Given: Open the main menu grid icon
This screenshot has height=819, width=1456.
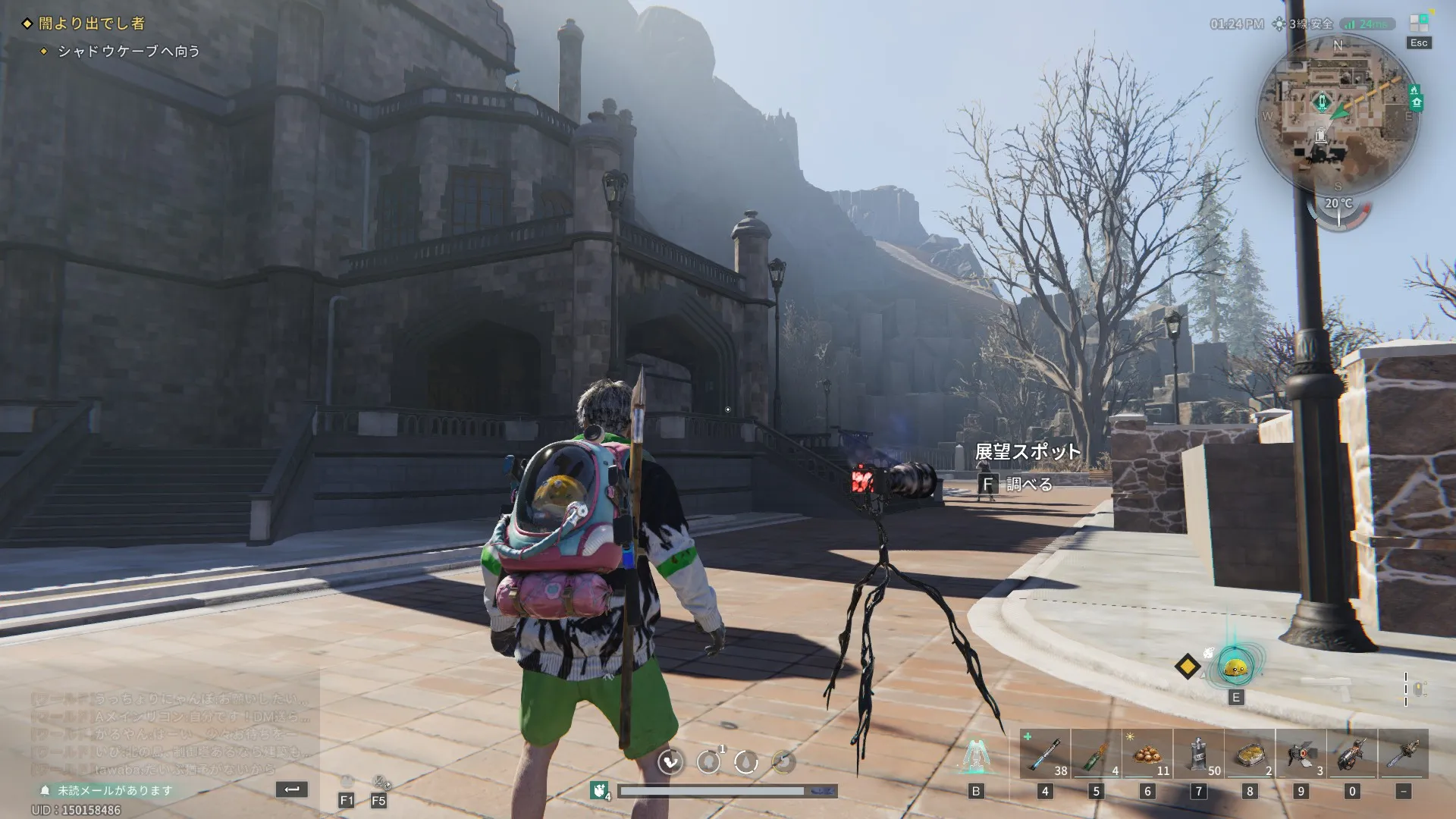Looking at the screenshot, I should [1418, 24].
